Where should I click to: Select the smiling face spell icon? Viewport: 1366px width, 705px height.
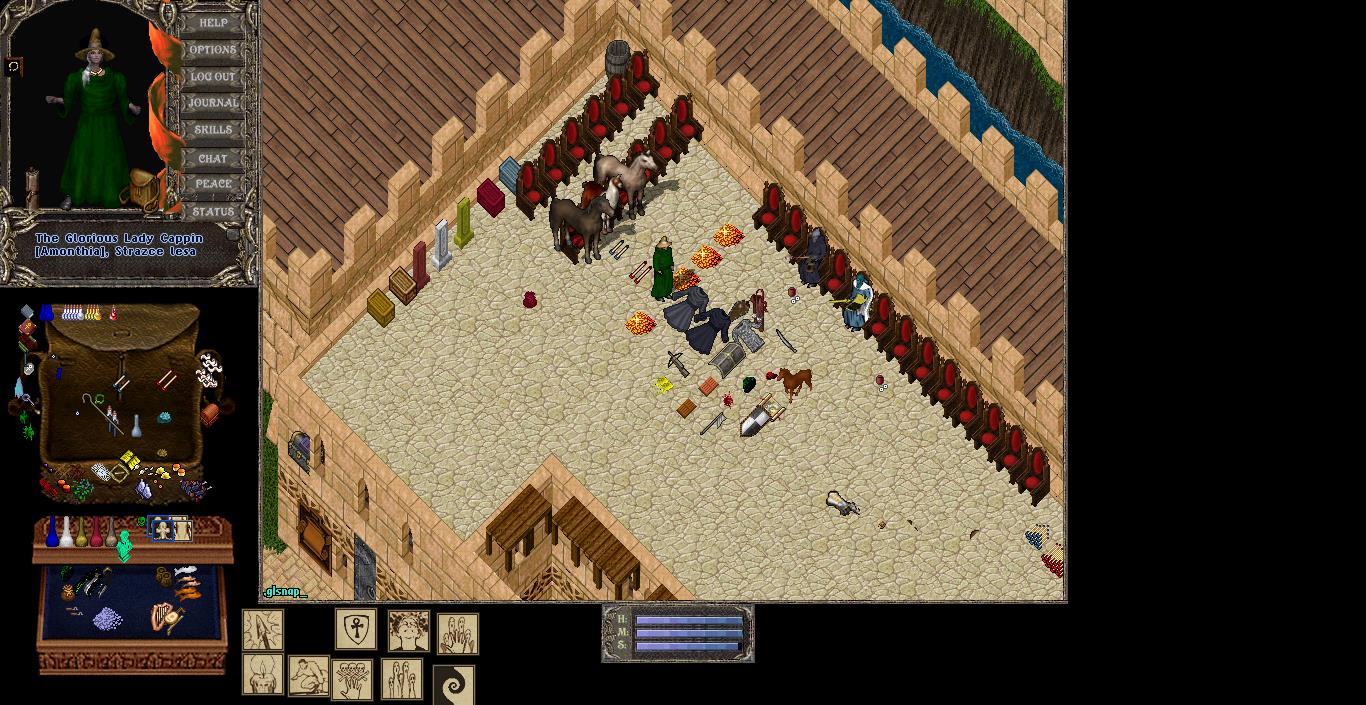tap(409, 631)
